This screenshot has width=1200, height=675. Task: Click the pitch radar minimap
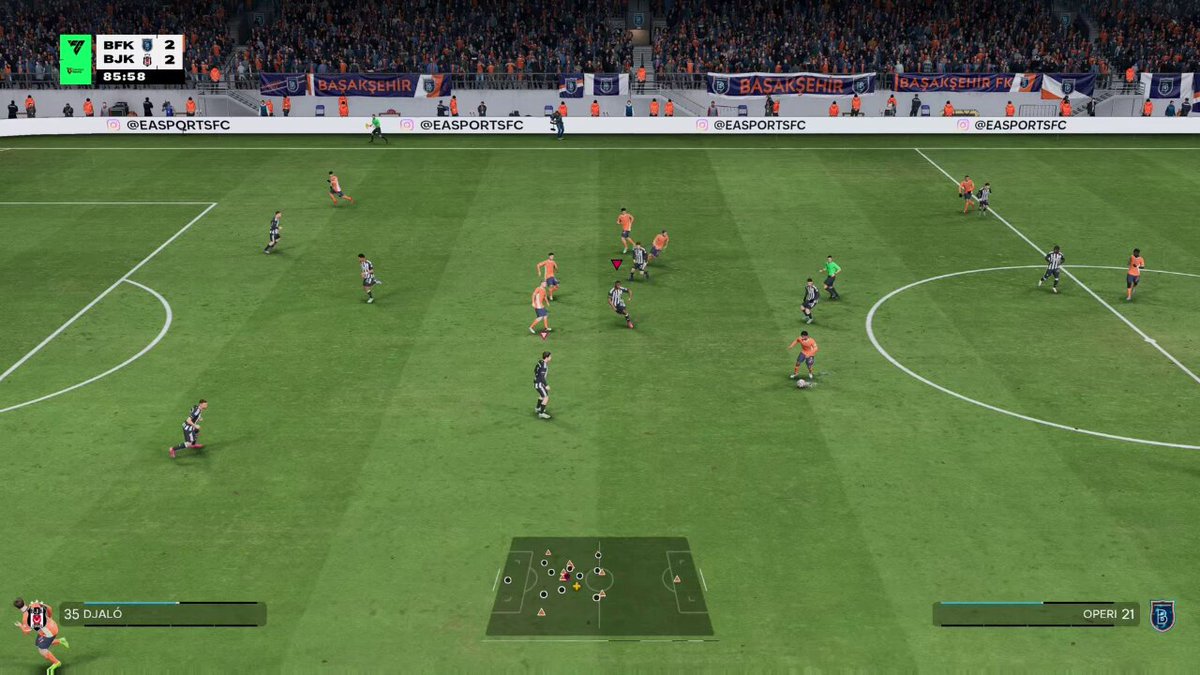[x=599, y=587]
